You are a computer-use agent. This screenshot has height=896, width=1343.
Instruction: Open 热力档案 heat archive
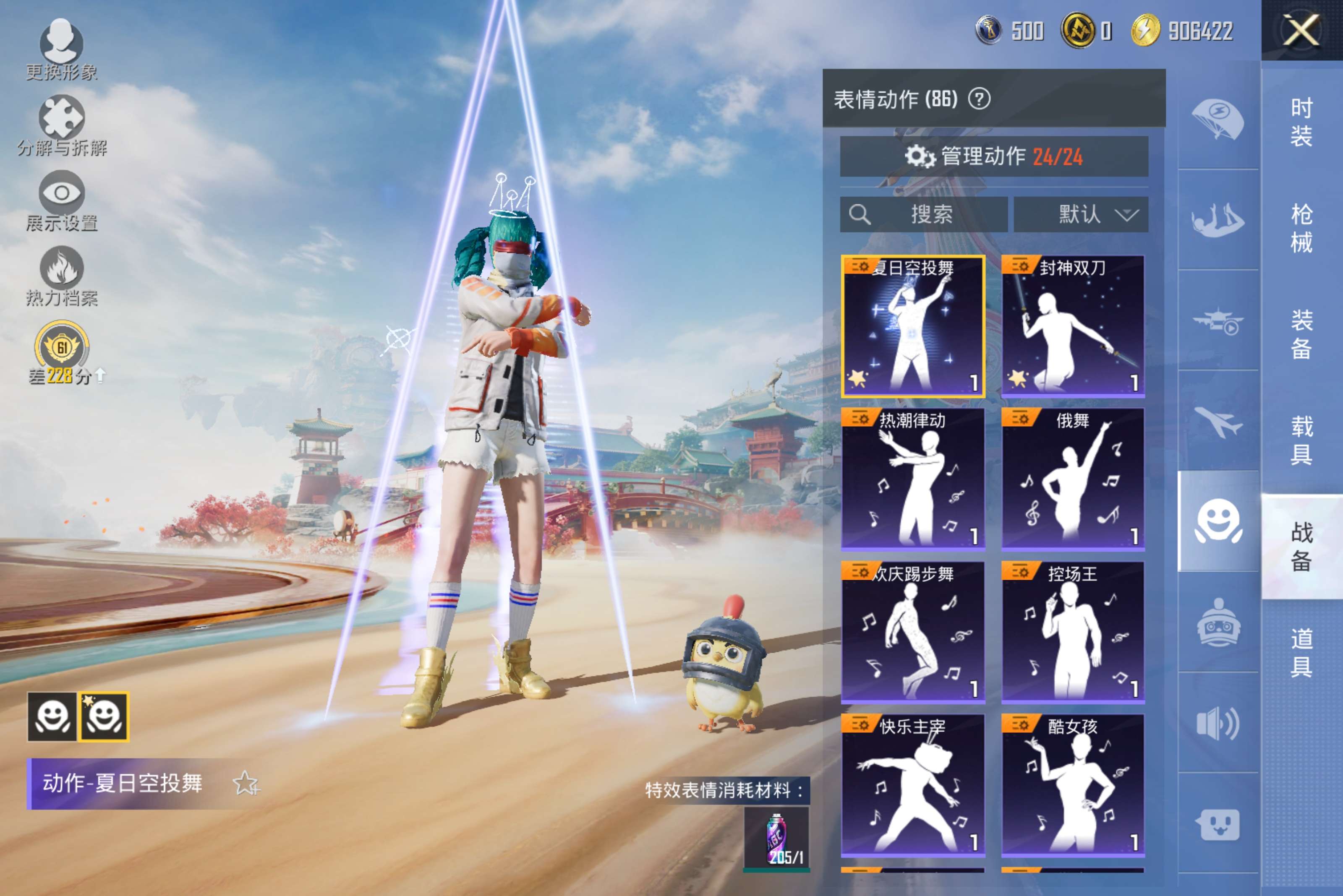click(x=61, y=276)
